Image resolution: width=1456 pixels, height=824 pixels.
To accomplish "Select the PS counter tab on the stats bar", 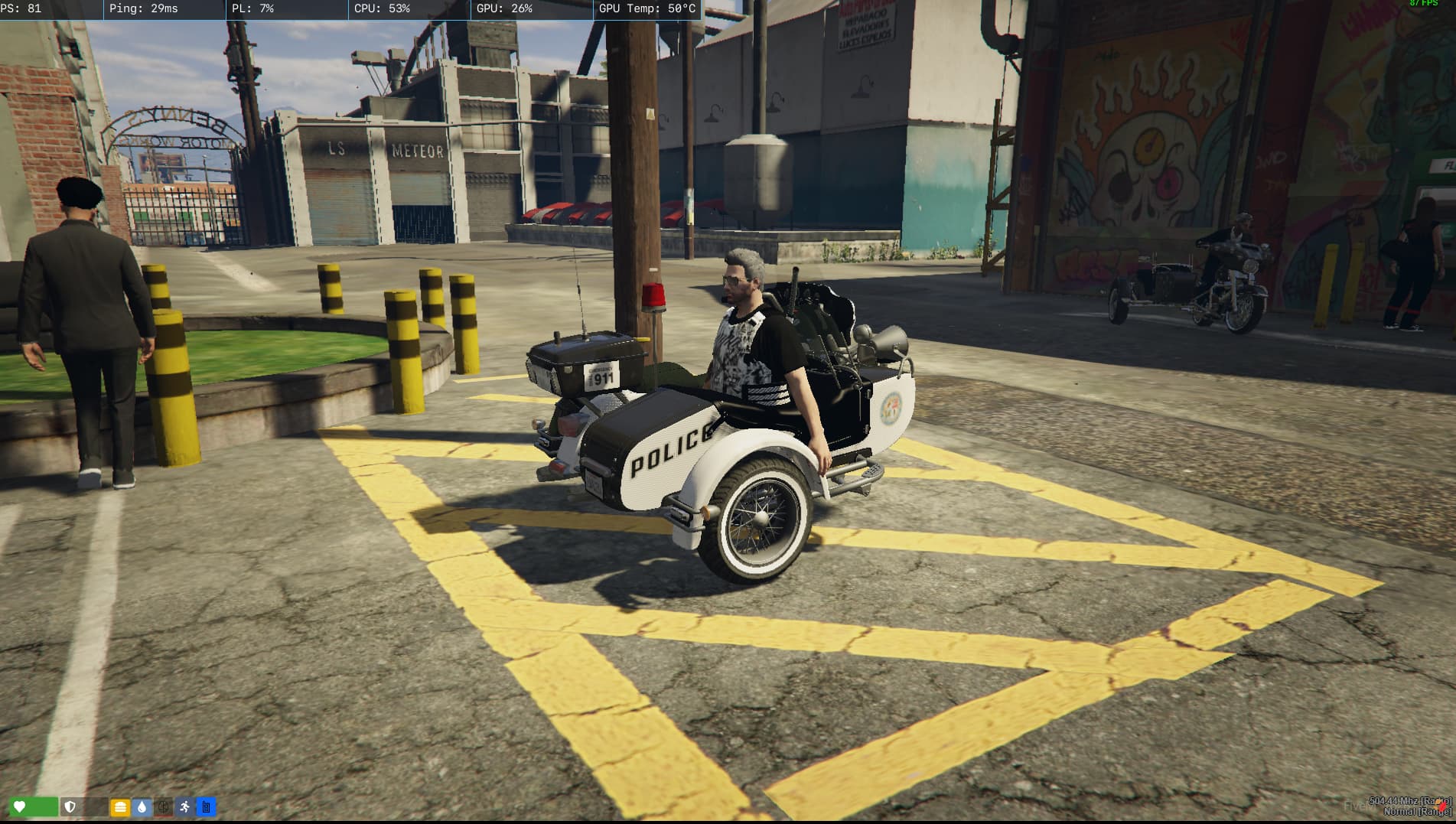I will [x=21, y=9].
